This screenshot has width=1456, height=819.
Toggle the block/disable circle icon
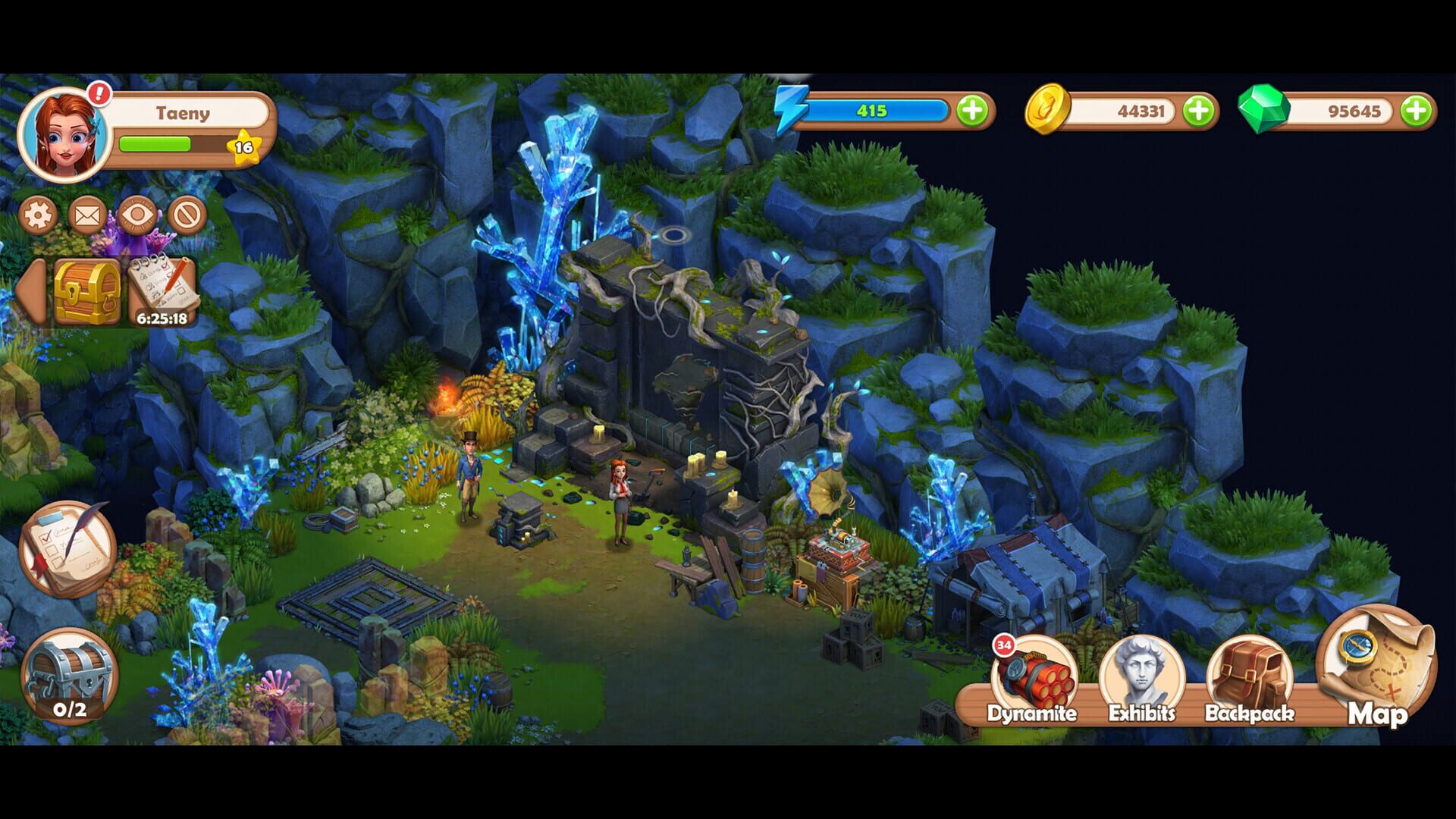click(186, 214)
